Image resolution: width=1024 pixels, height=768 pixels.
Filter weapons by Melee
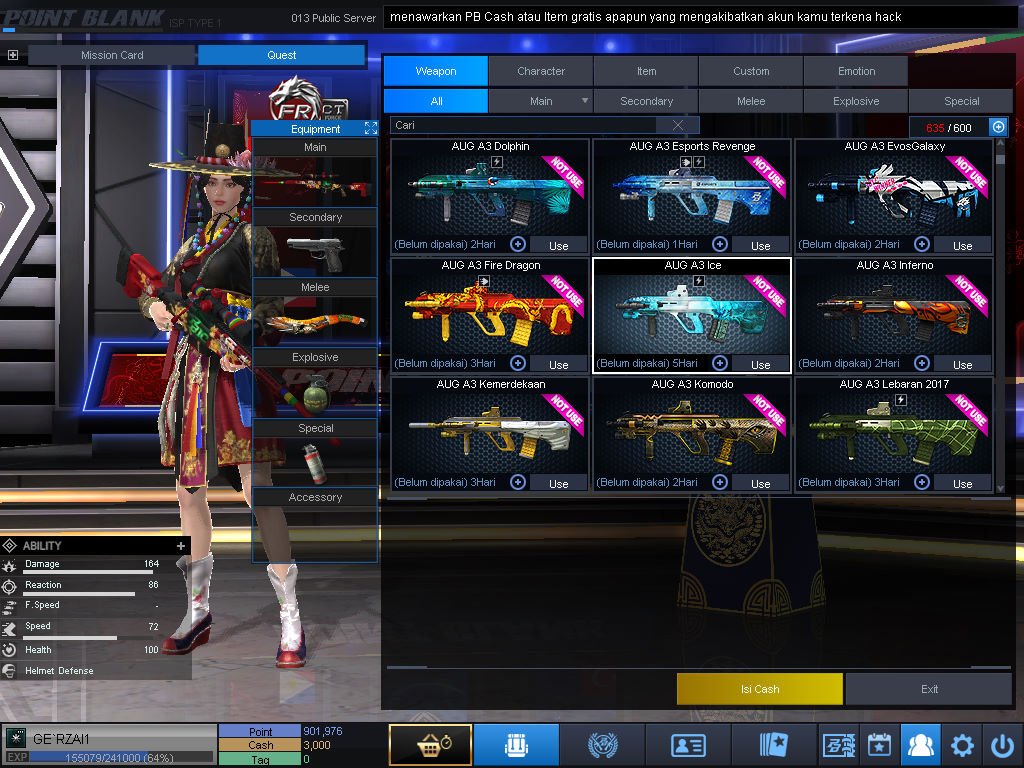[751, 101]
